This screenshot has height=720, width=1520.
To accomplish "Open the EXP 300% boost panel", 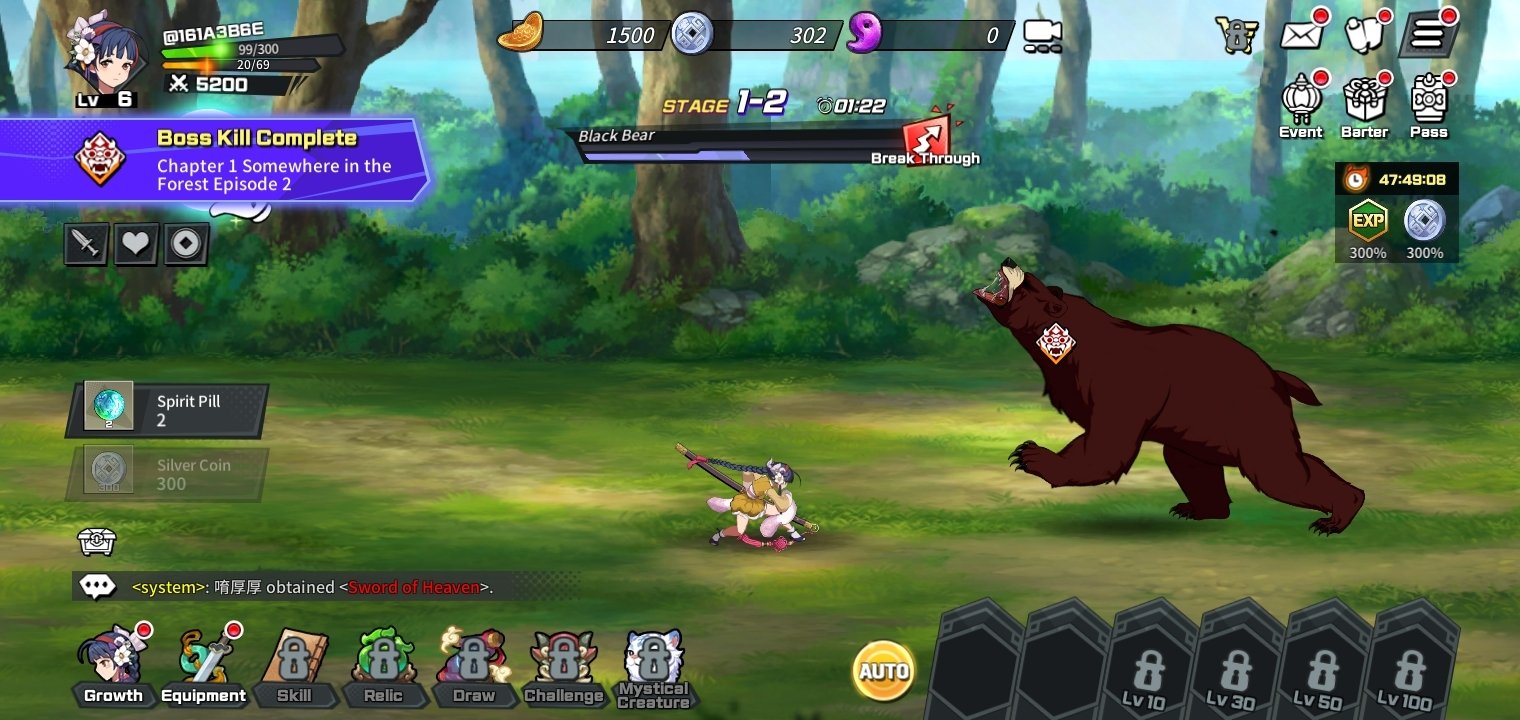I will (x=1367, y=228).
